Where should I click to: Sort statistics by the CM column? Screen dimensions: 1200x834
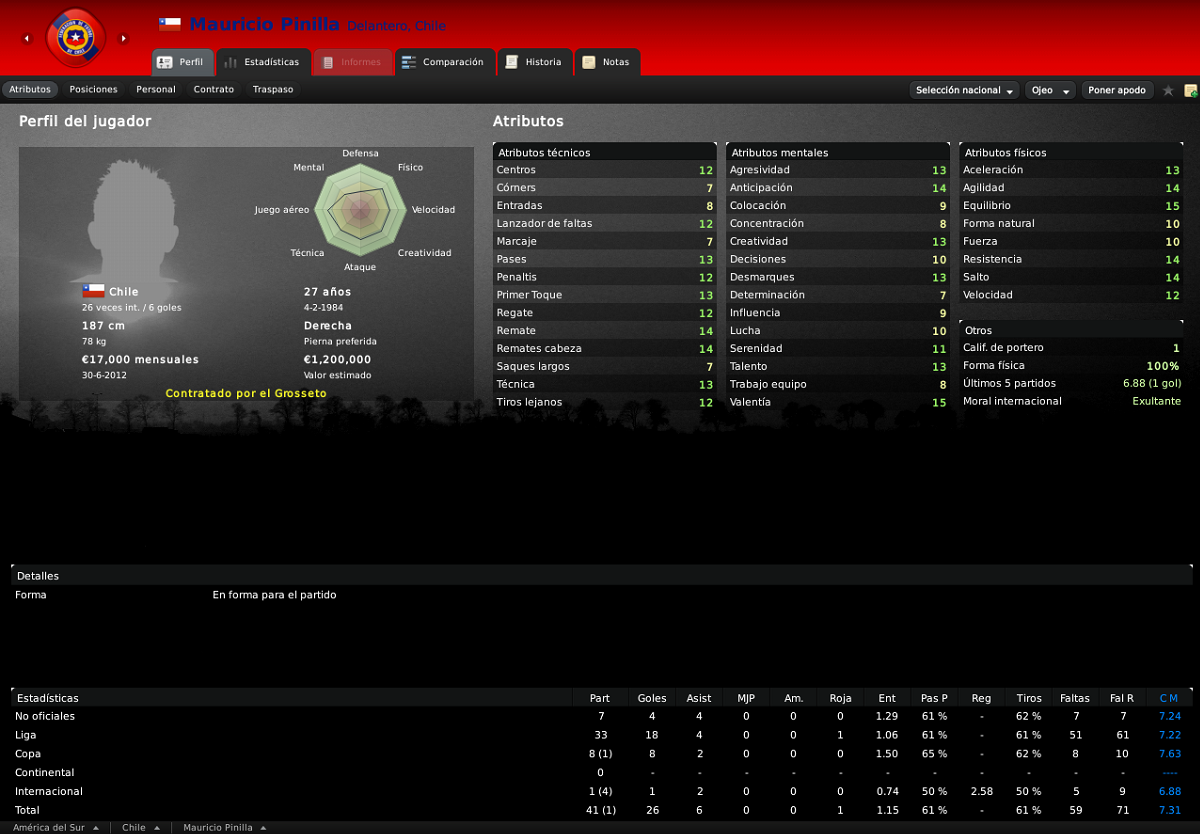(x=1168, y=698)
